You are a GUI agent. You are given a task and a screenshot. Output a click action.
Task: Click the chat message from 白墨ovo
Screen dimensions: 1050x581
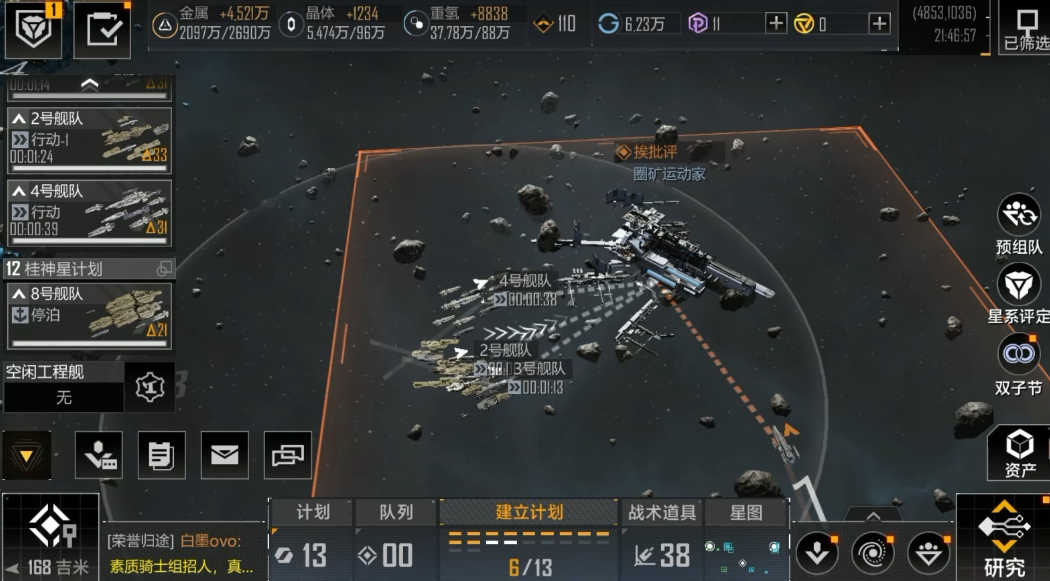point(183,554)
